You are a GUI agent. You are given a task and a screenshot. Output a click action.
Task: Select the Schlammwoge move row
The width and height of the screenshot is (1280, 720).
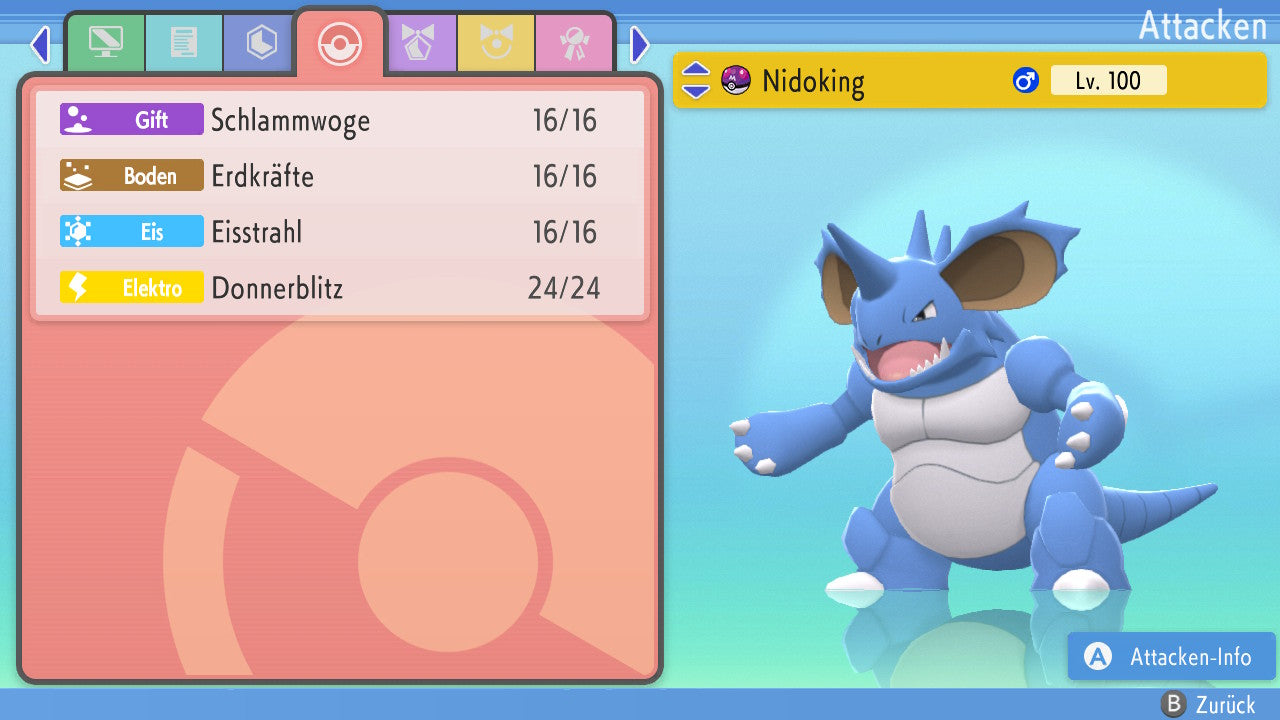340,121
